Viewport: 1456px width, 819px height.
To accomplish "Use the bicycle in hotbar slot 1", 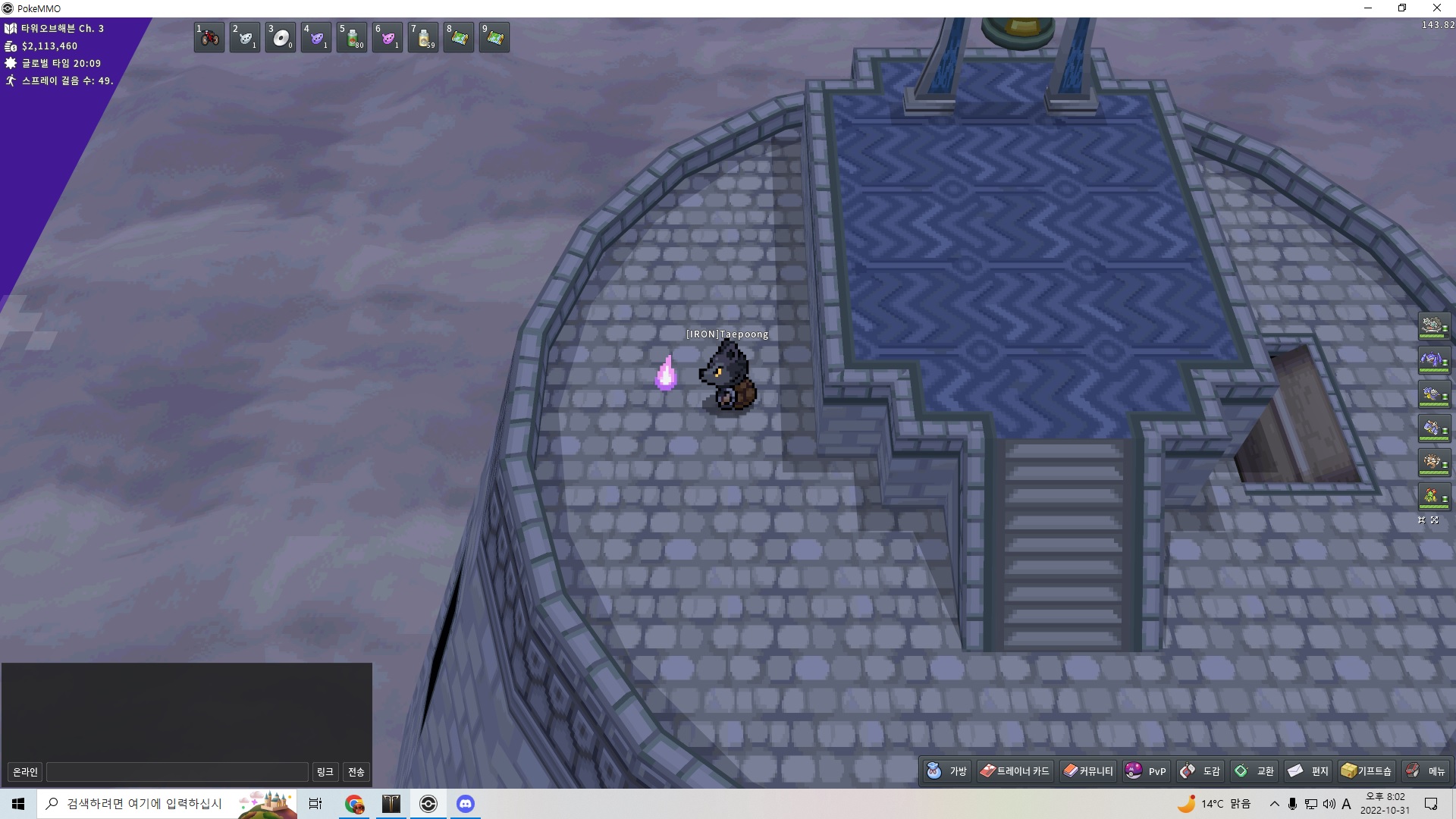I will tap(209, 38).
